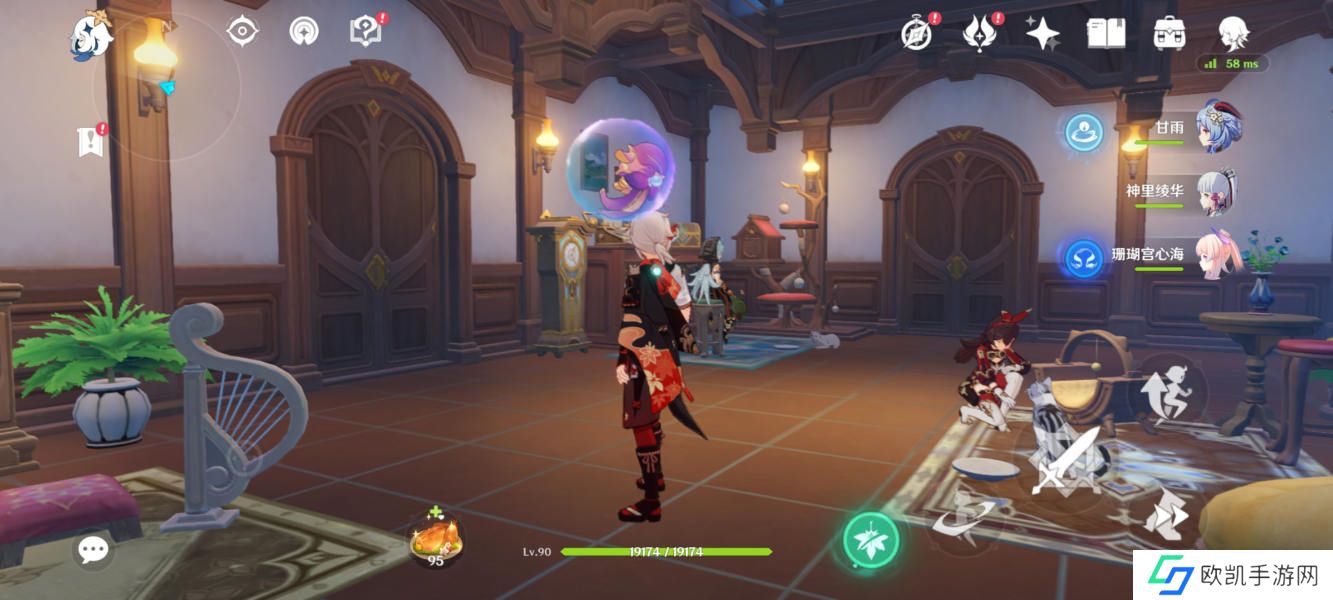Open the chat speech bubble
1333x600 pixels.
tap(93, 548)
